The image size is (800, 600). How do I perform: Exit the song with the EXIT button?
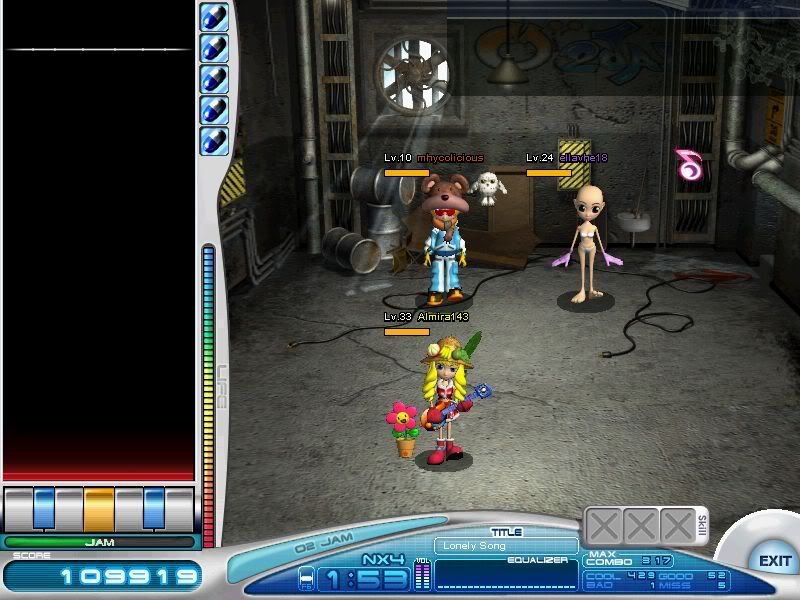[774, 561]
